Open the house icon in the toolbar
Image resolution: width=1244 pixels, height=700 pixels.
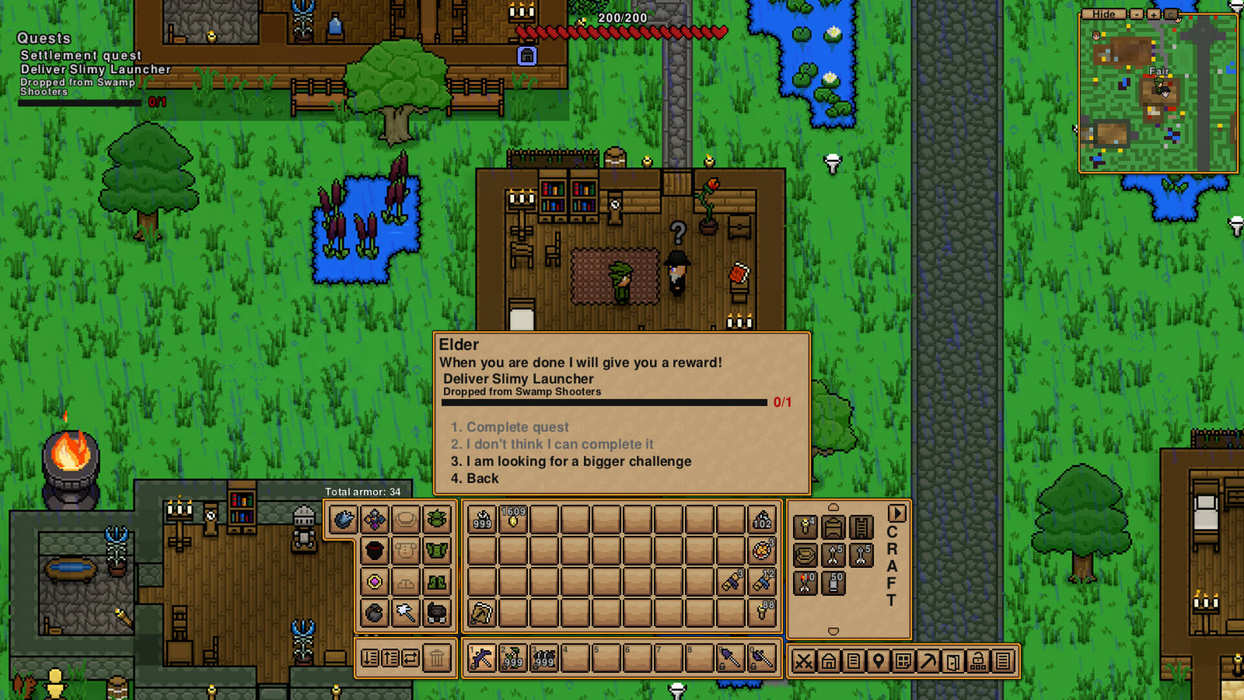click(829, 661)
